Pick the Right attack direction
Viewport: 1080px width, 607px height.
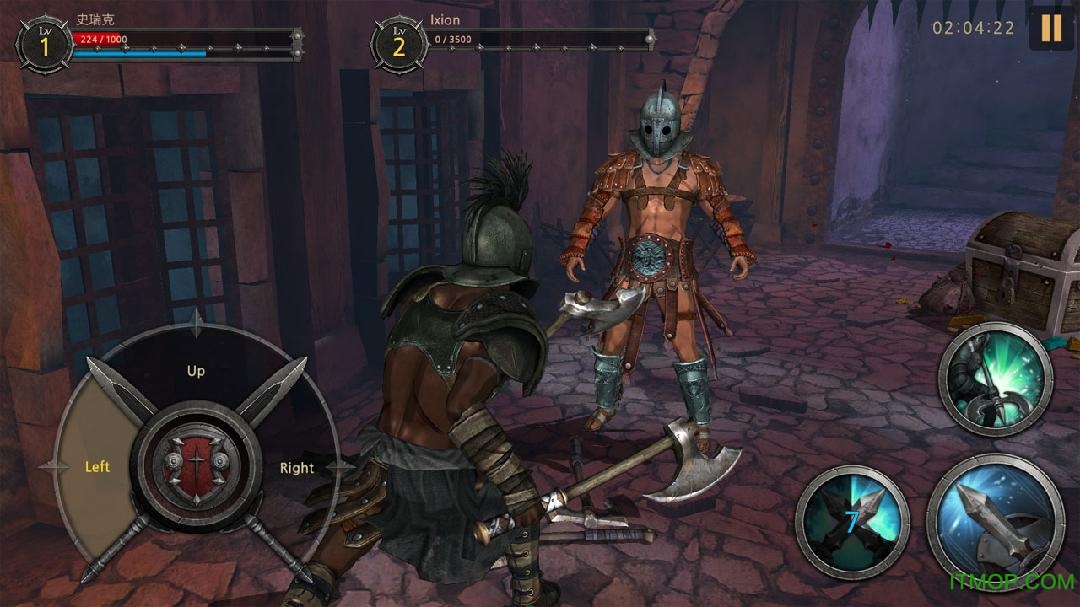point(296,468)
